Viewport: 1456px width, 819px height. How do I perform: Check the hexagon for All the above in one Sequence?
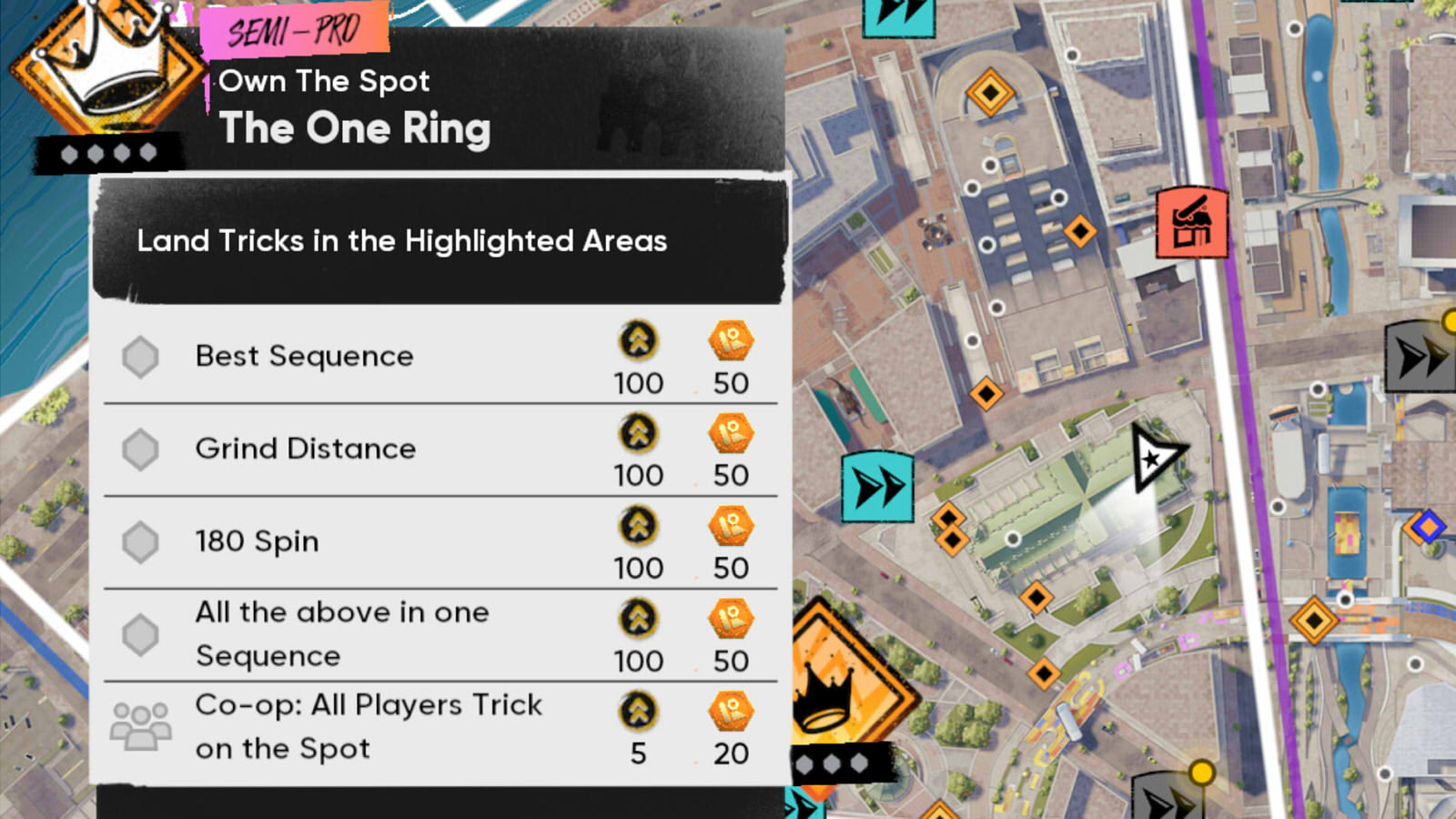coord(142,634)
